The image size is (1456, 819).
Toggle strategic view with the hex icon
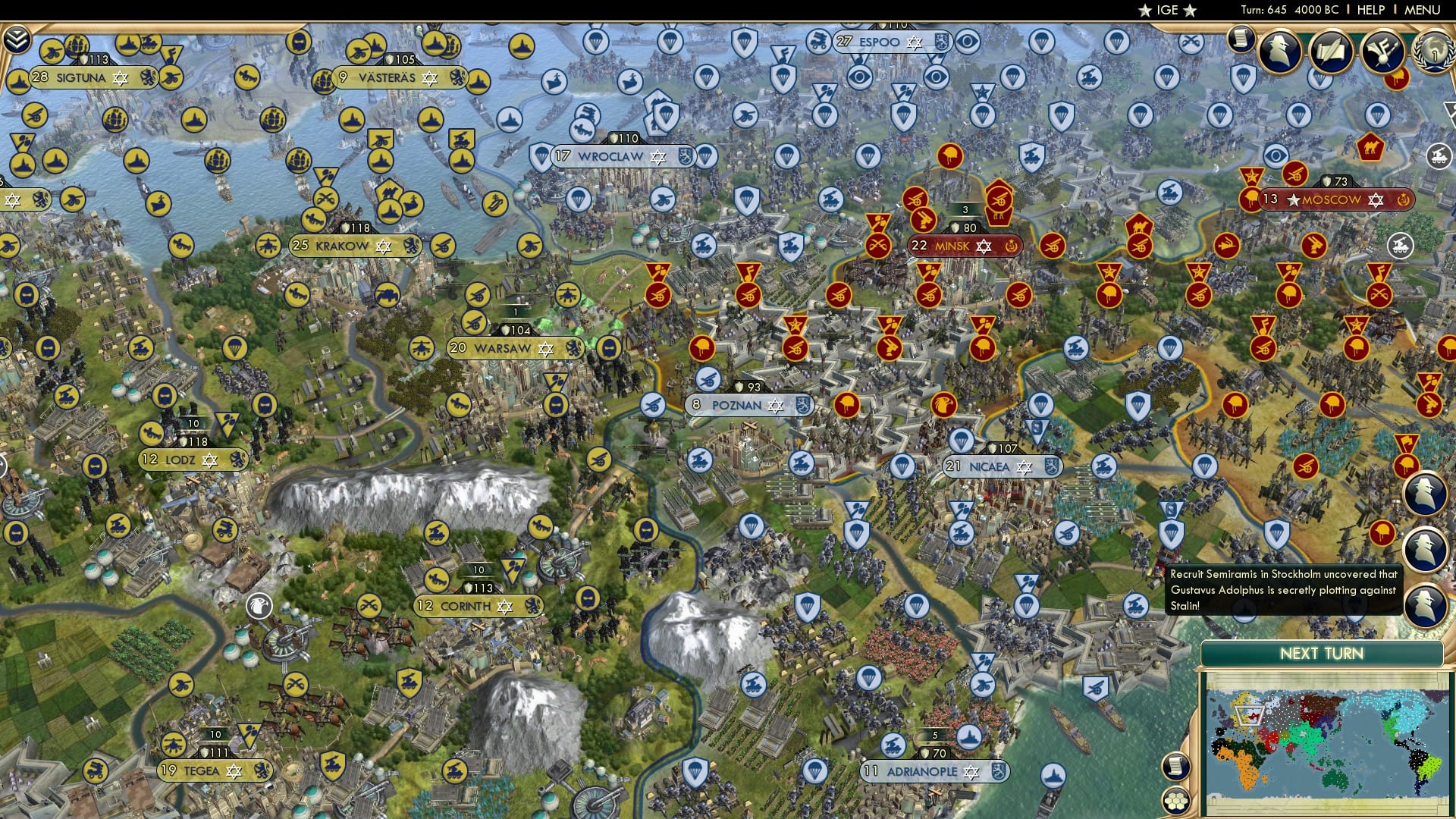pos(1176,798)
